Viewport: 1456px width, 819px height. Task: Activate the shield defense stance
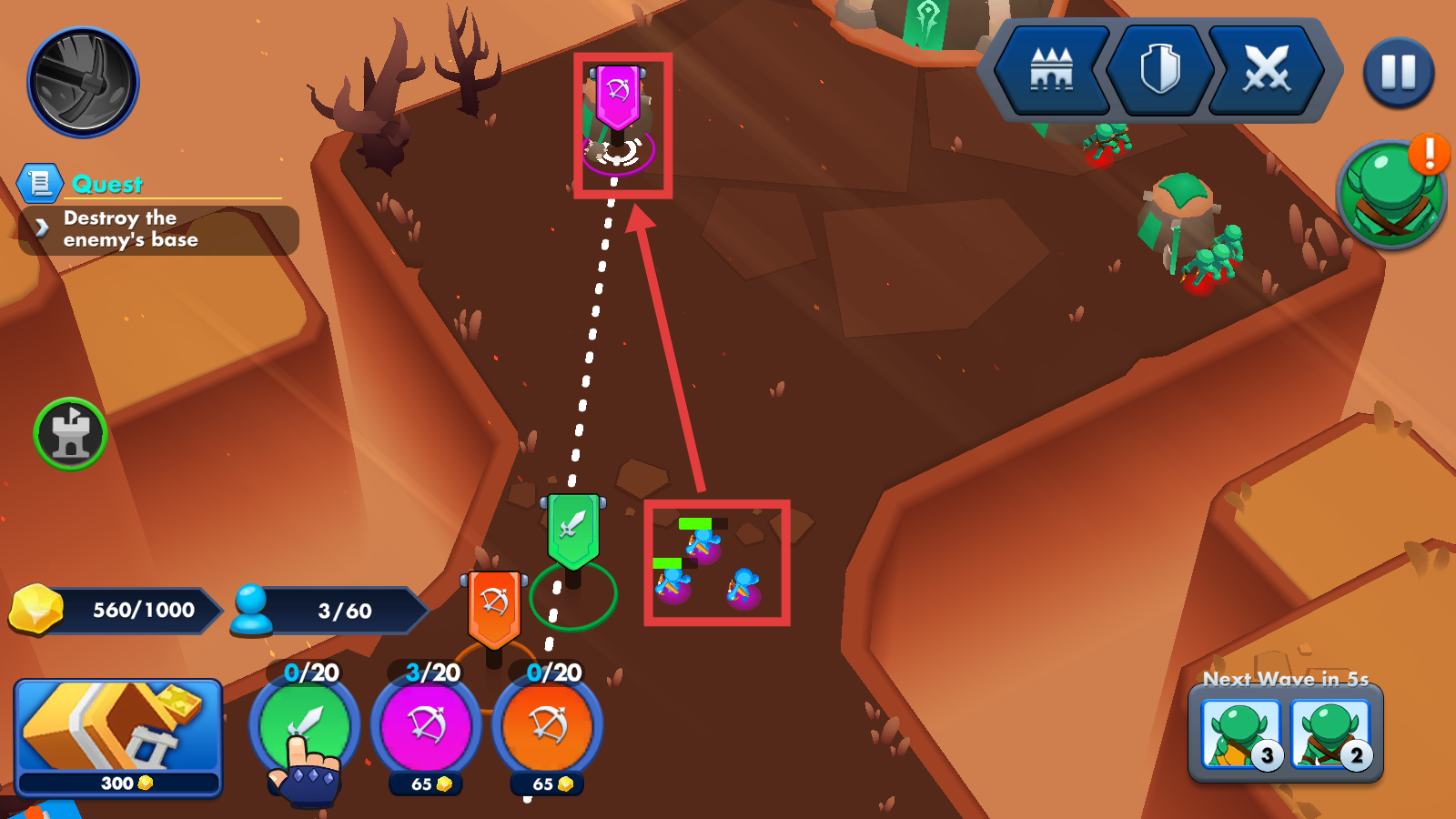1160,70
